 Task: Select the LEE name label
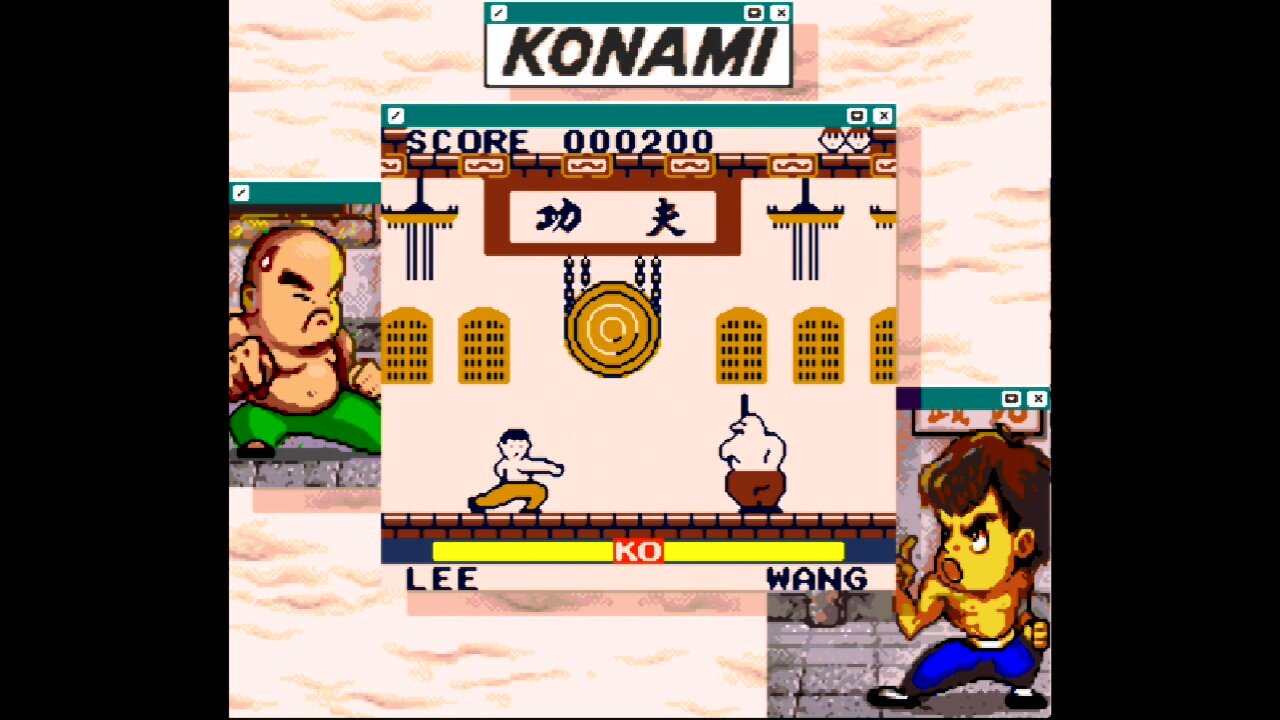point(438,578)
